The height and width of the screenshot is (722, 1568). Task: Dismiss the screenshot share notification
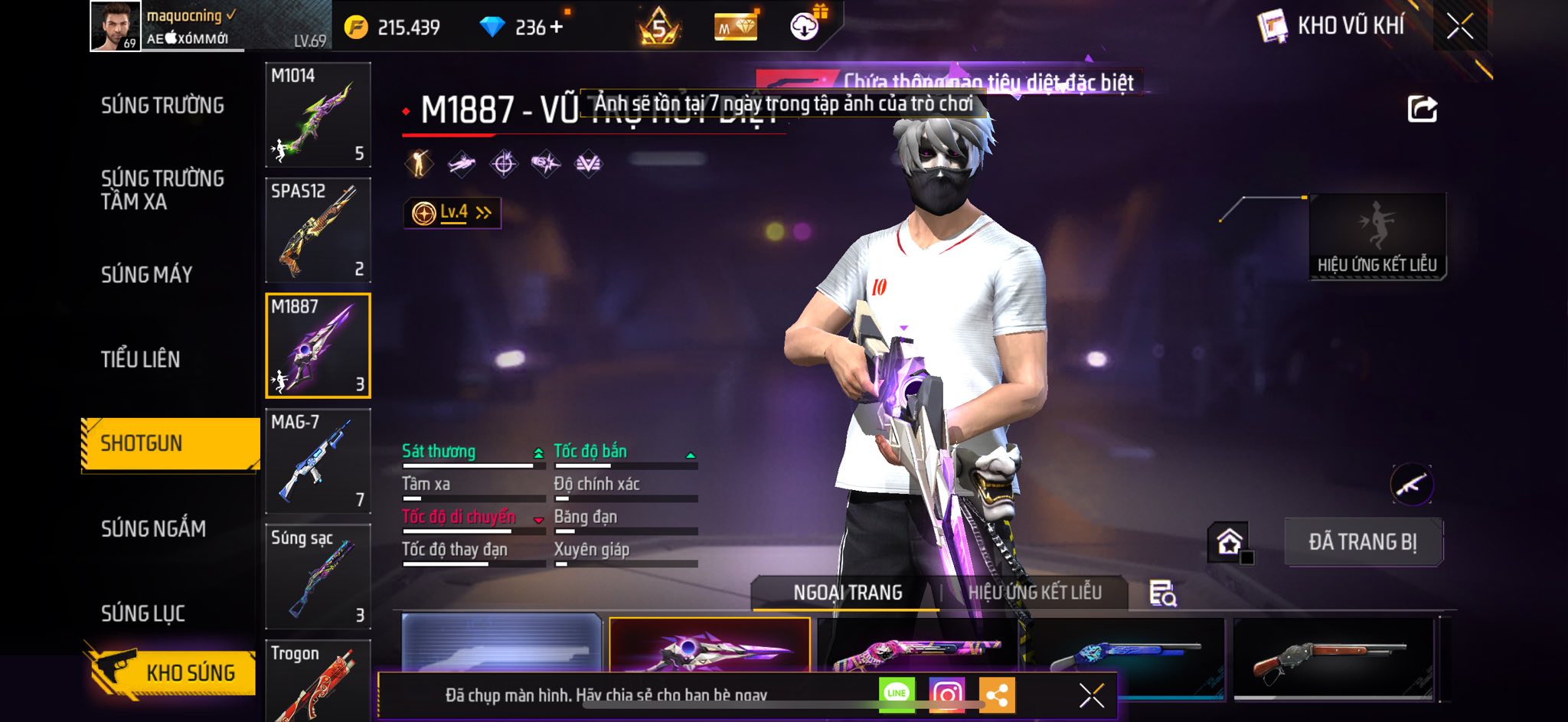point(1091,695)
